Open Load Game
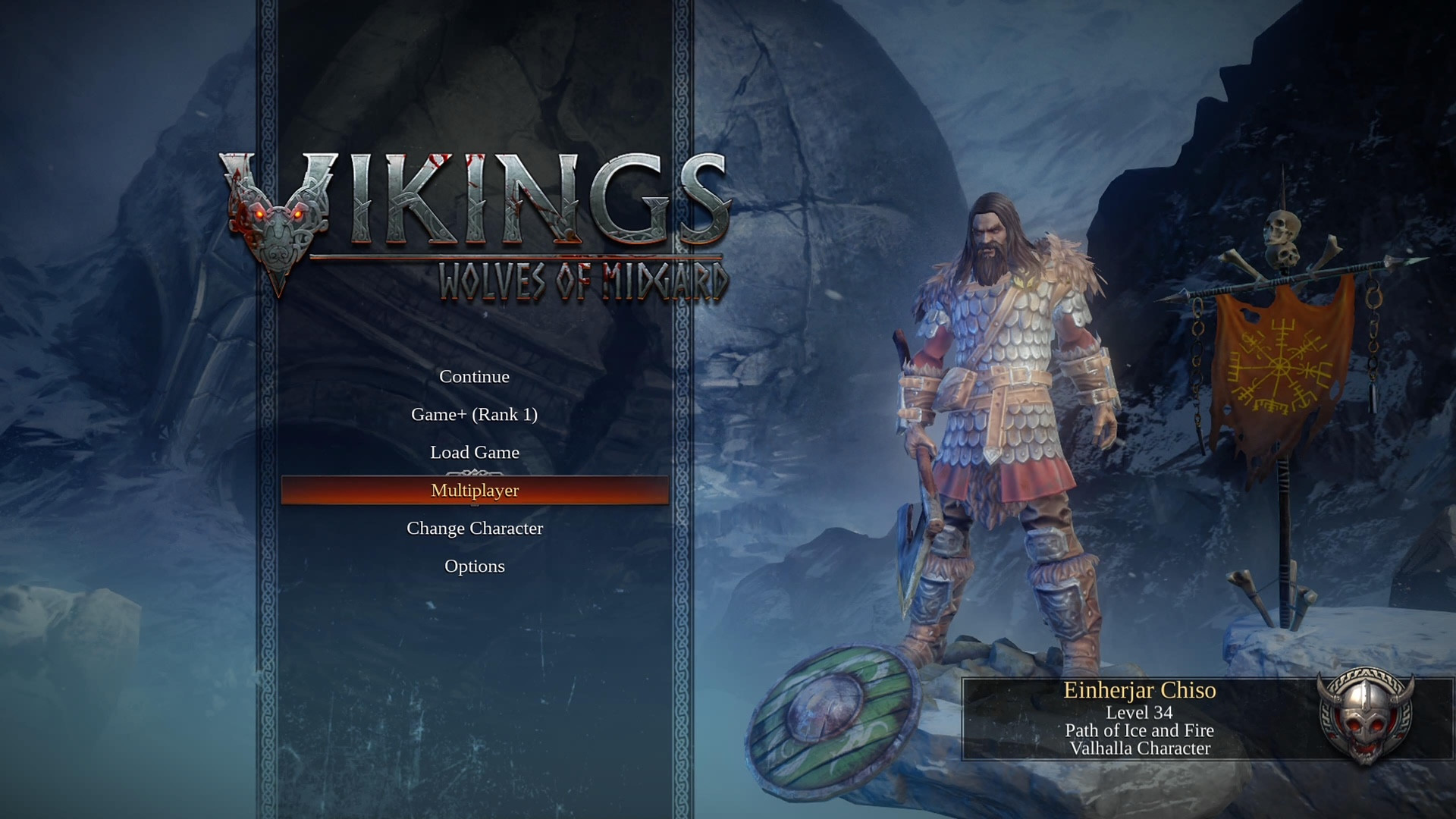The width and height of the screenshot is (1456, 819). point(474,452)
